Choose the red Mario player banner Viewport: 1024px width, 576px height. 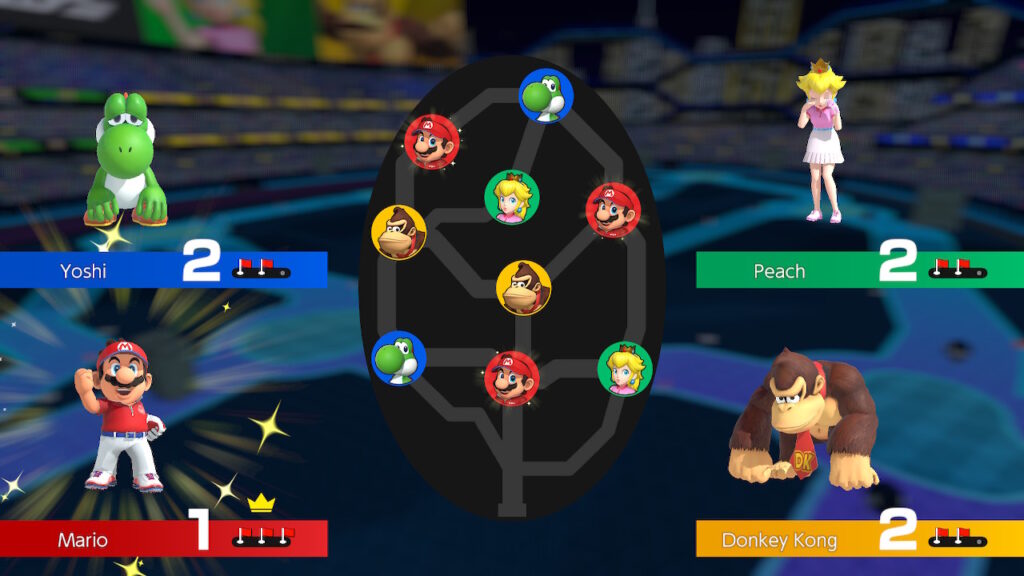tap(163, 539)
